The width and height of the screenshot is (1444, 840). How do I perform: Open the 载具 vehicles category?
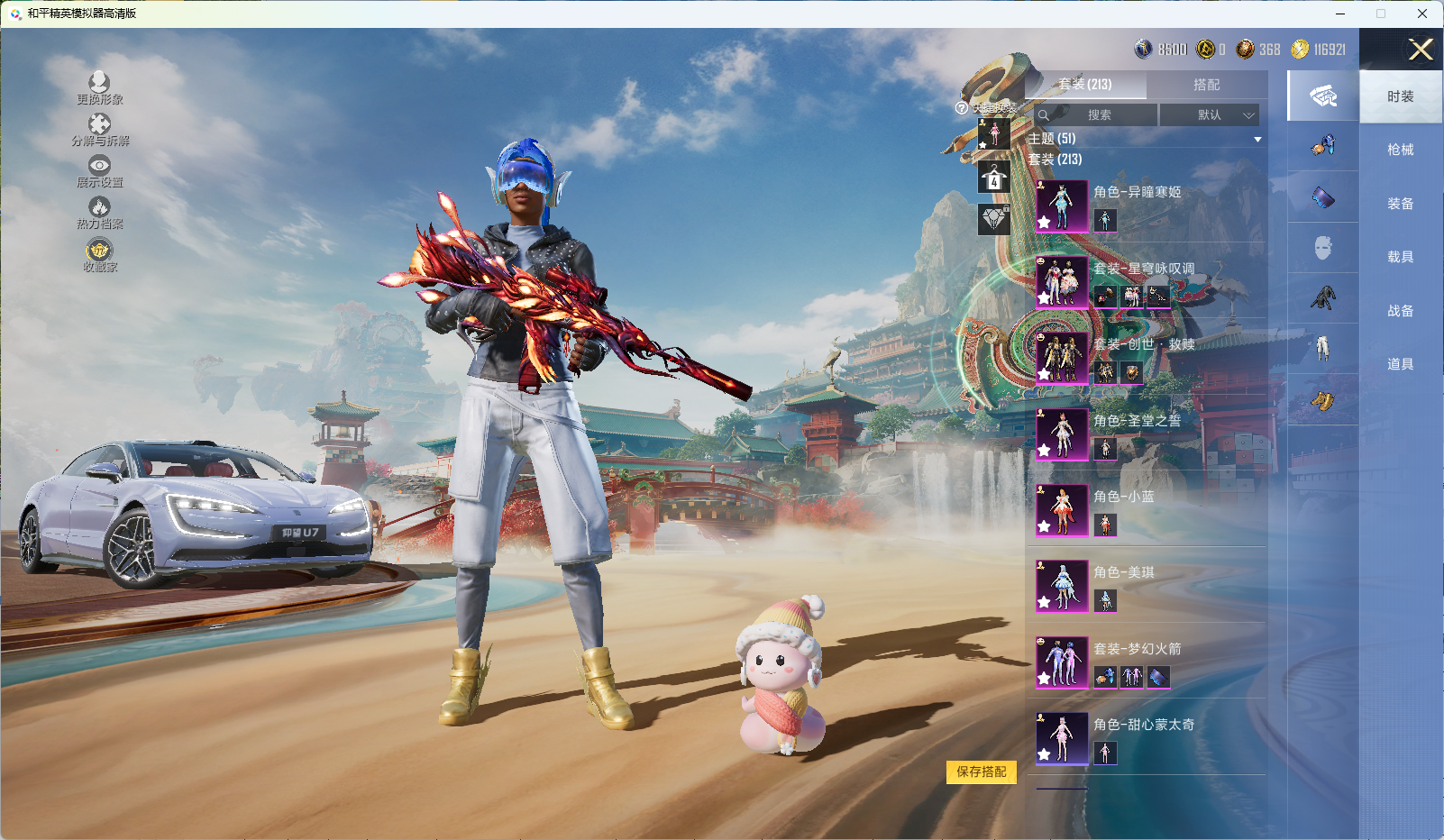[1400, 257]
